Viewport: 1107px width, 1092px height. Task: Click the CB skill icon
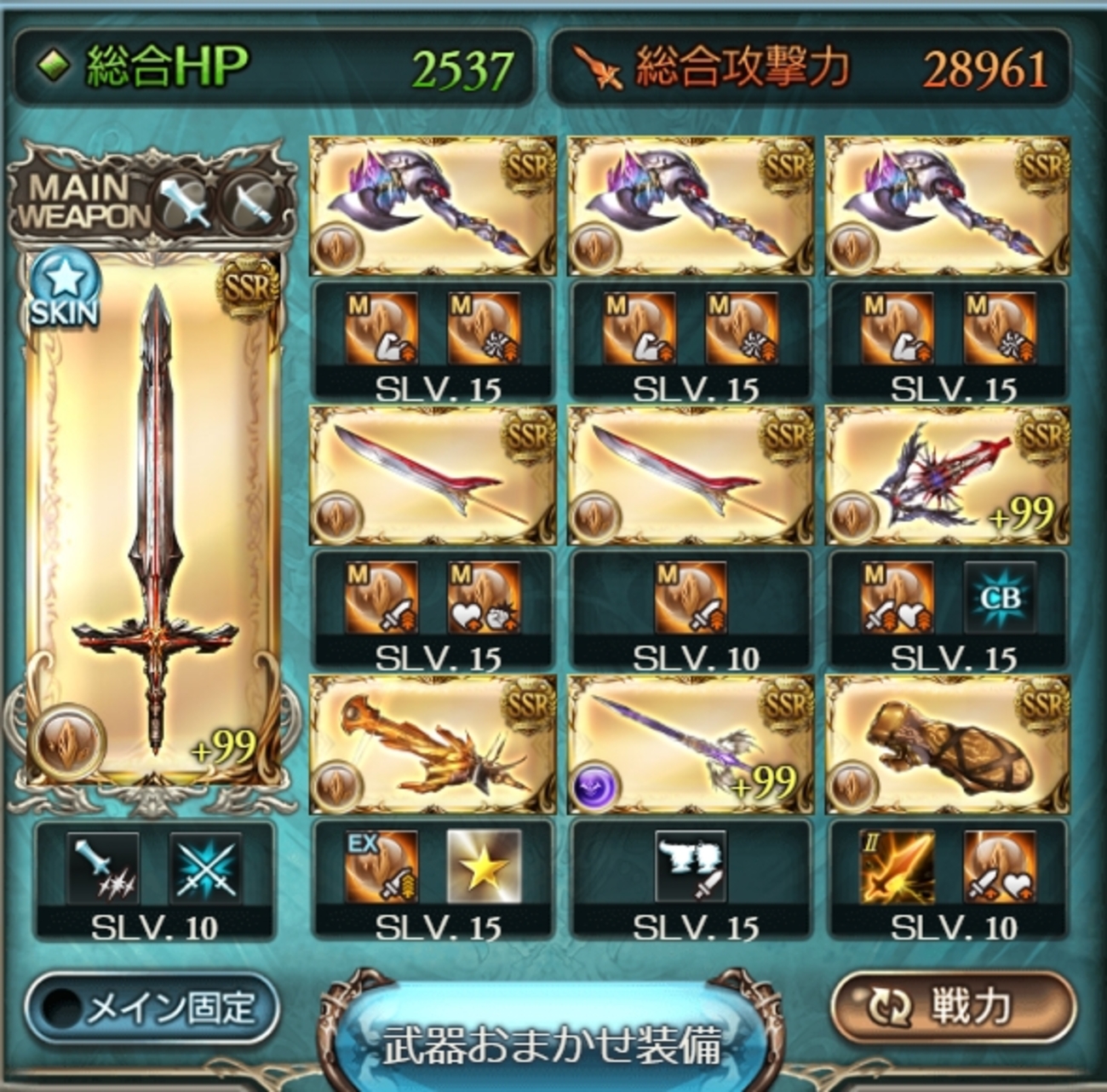[x=1000, y=597]
